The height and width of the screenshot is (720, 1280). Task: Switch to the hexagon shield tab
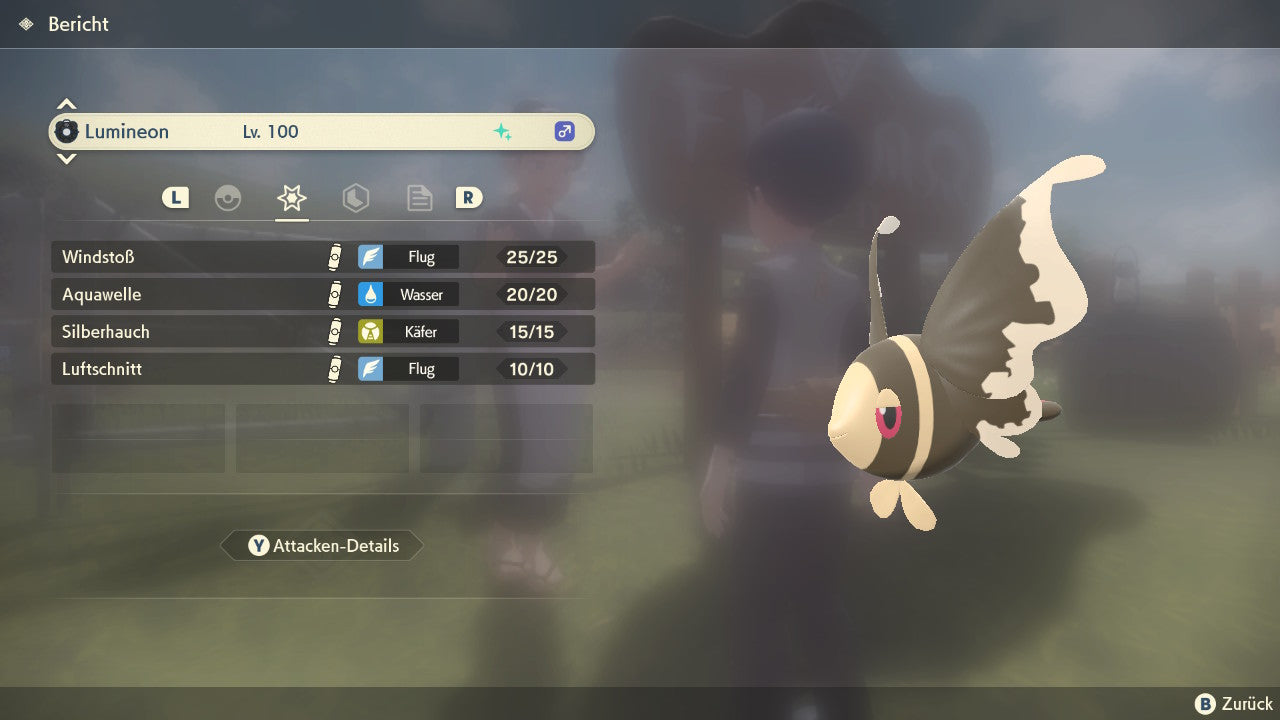tap(355, 198)
